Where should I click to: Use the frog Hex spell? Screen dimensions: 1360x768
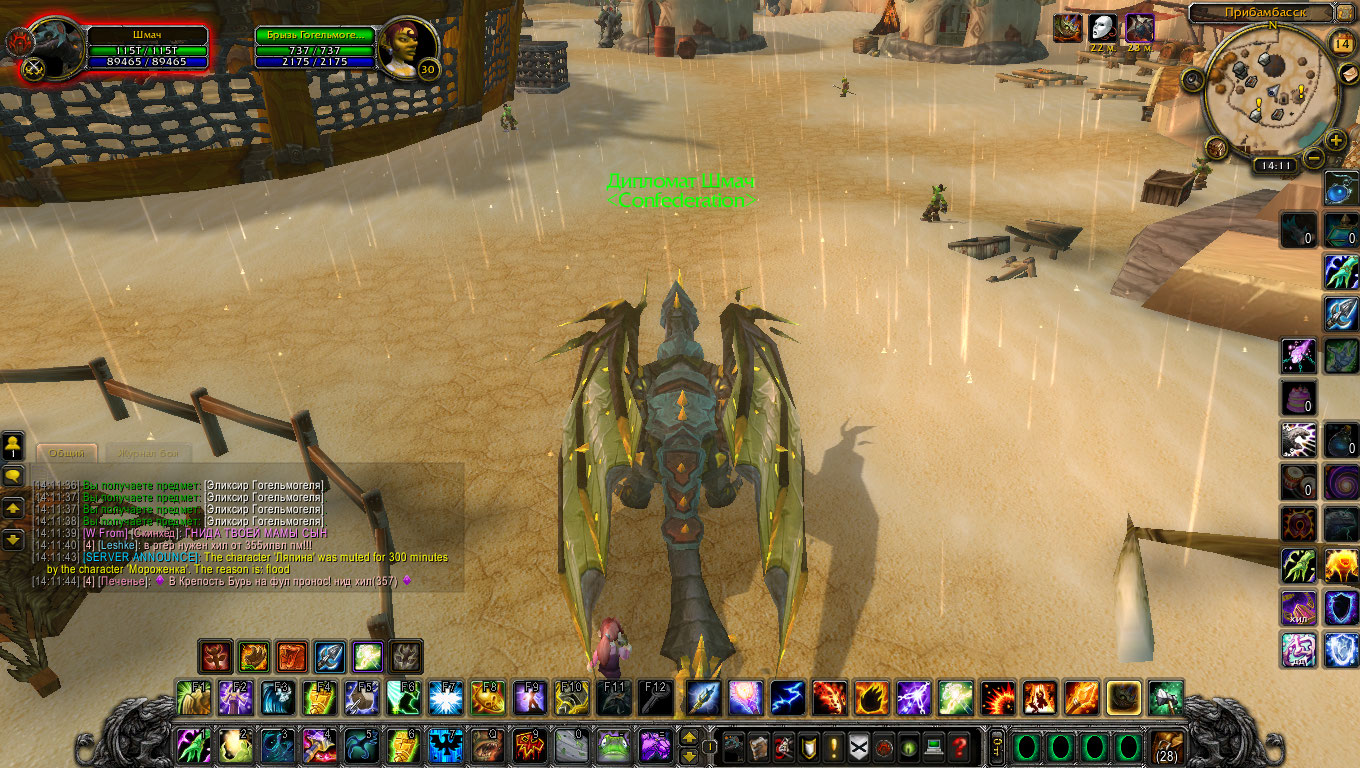point(613,746)
